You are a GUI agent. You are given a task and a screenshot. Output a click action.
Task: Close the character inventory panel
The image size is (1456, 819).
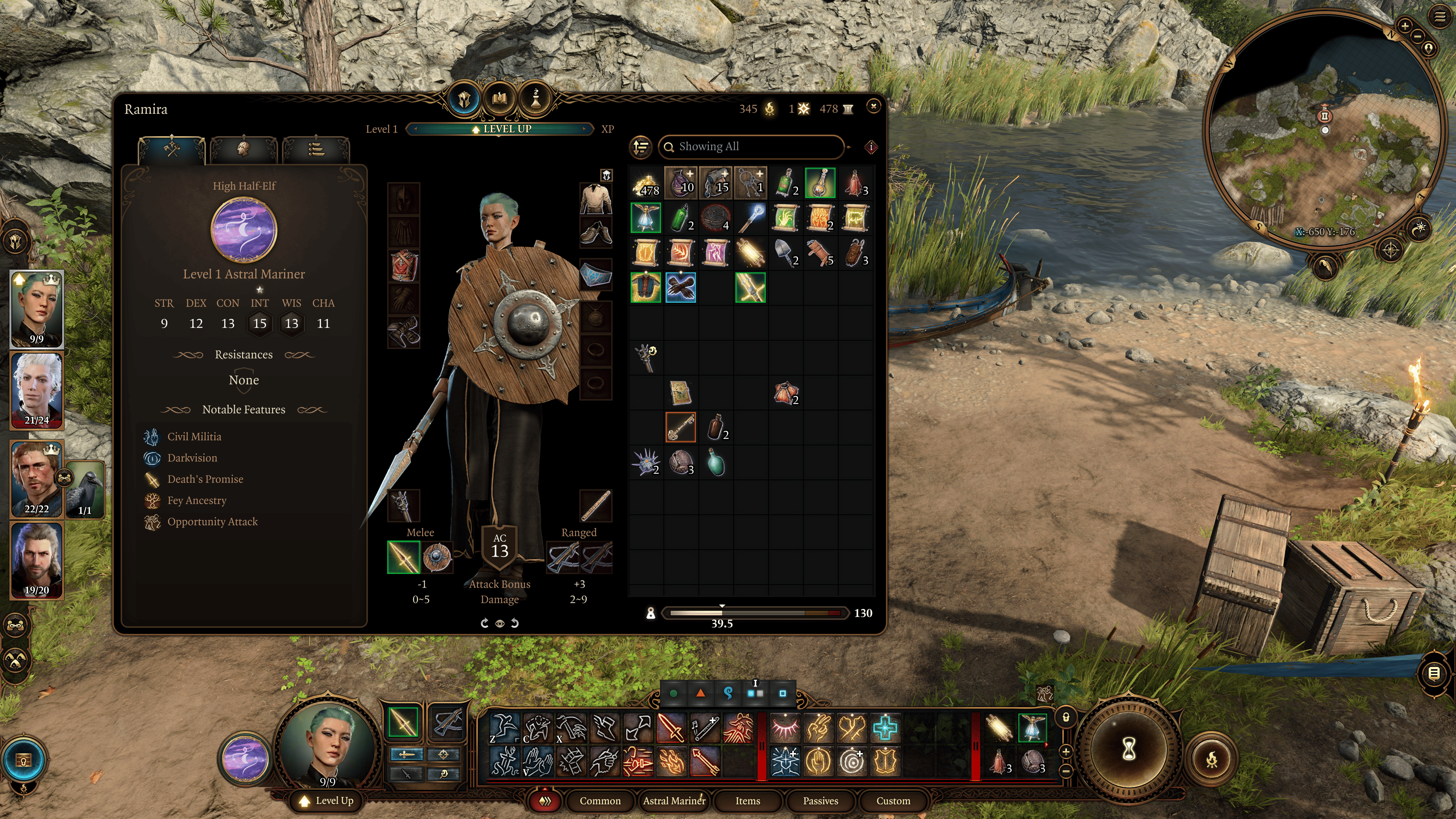pos(873,106)
